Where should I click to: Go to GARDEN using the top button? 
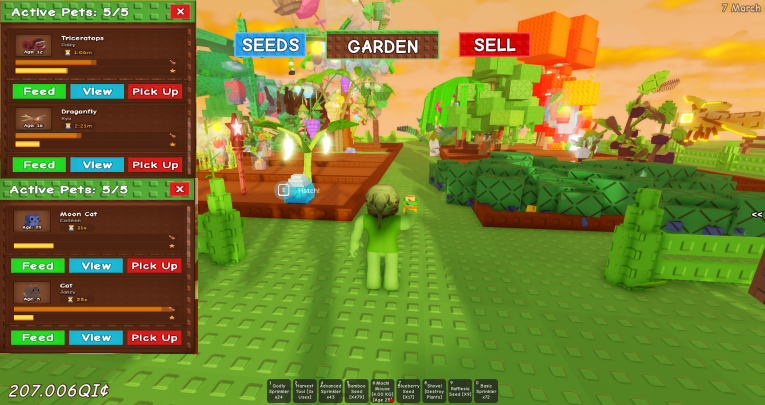tap(382, 46)
